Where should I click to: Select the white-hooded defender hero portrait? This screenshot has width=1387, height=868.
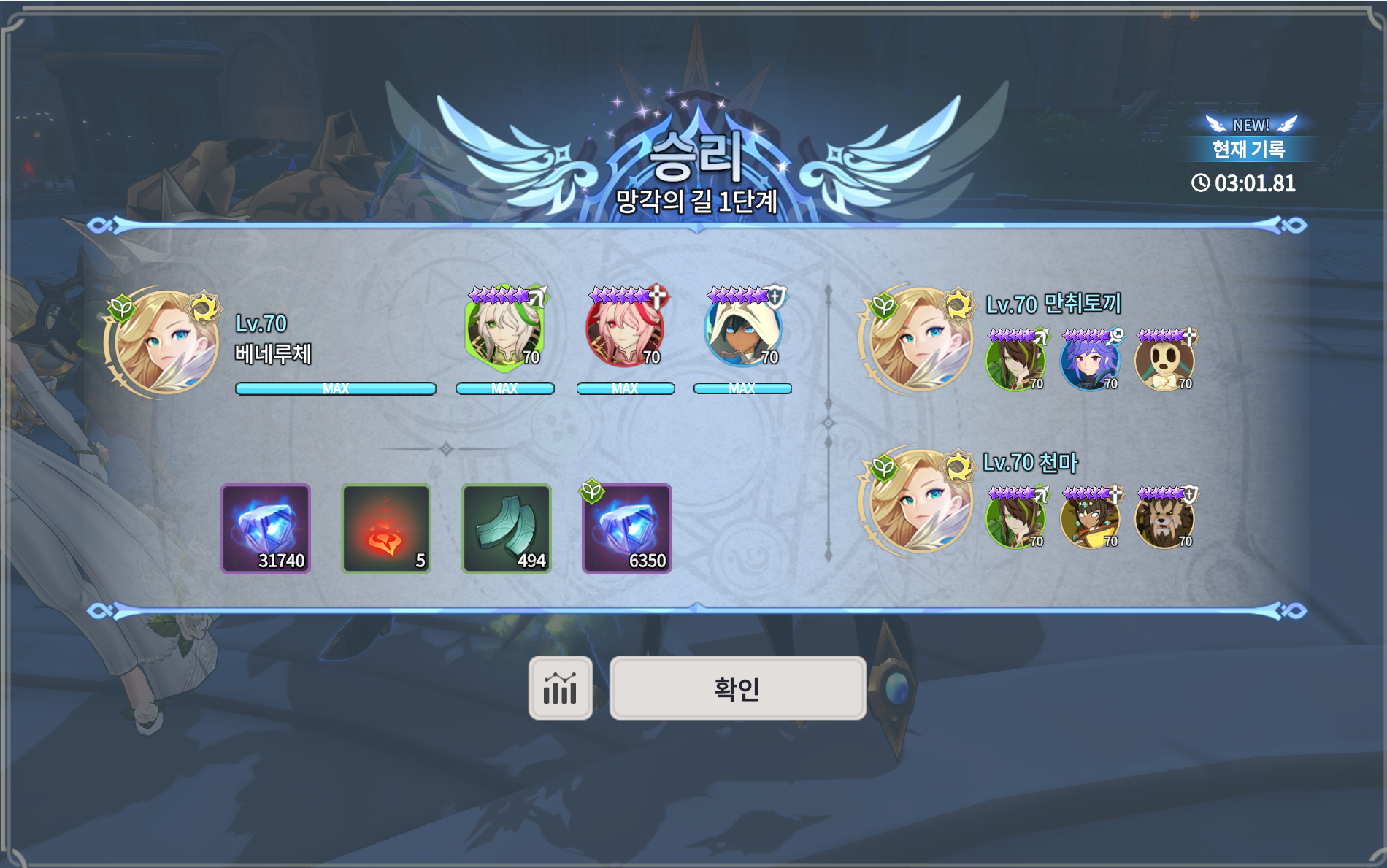point(743,330)
